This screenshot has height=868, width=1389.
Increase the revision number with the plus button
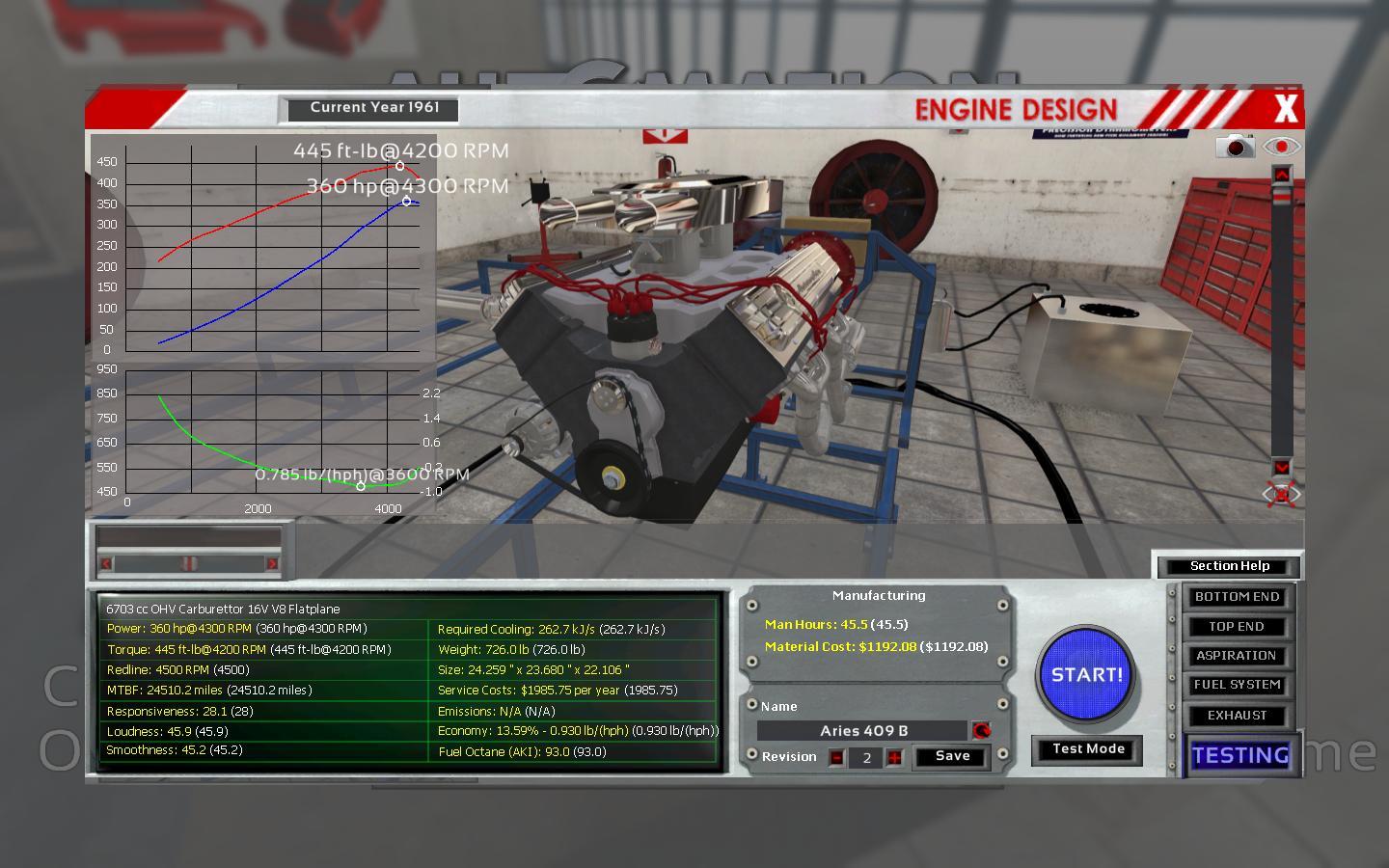(895, 758)
